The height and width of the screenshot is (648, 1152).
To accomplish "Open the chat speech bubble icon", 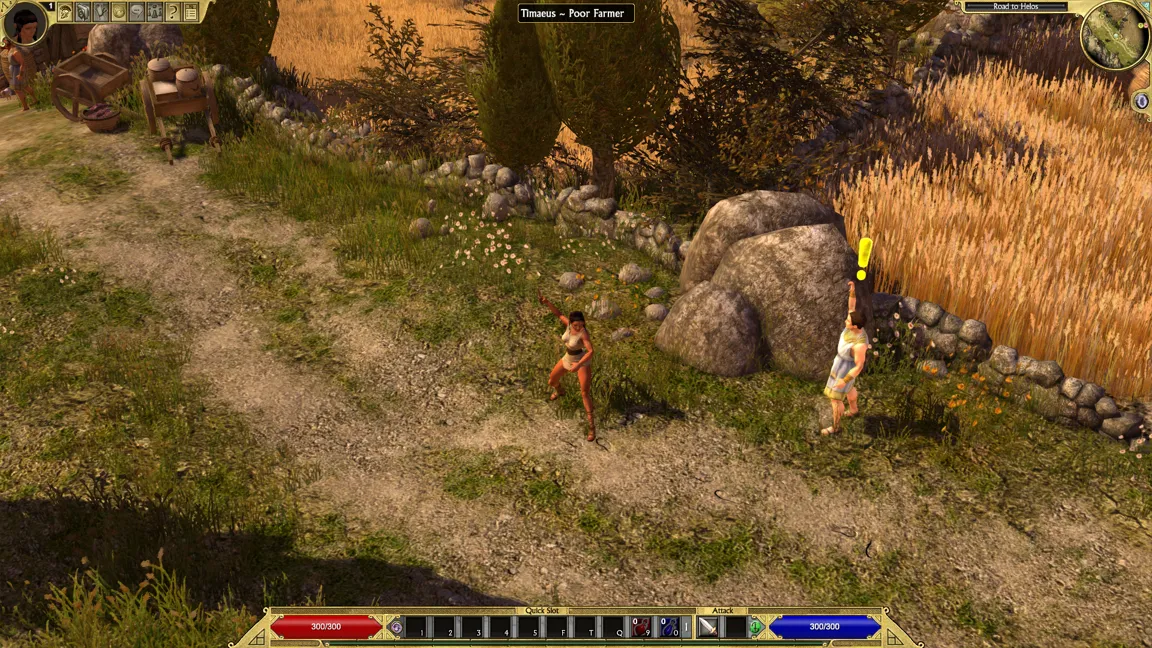I will tap(137, 12).
